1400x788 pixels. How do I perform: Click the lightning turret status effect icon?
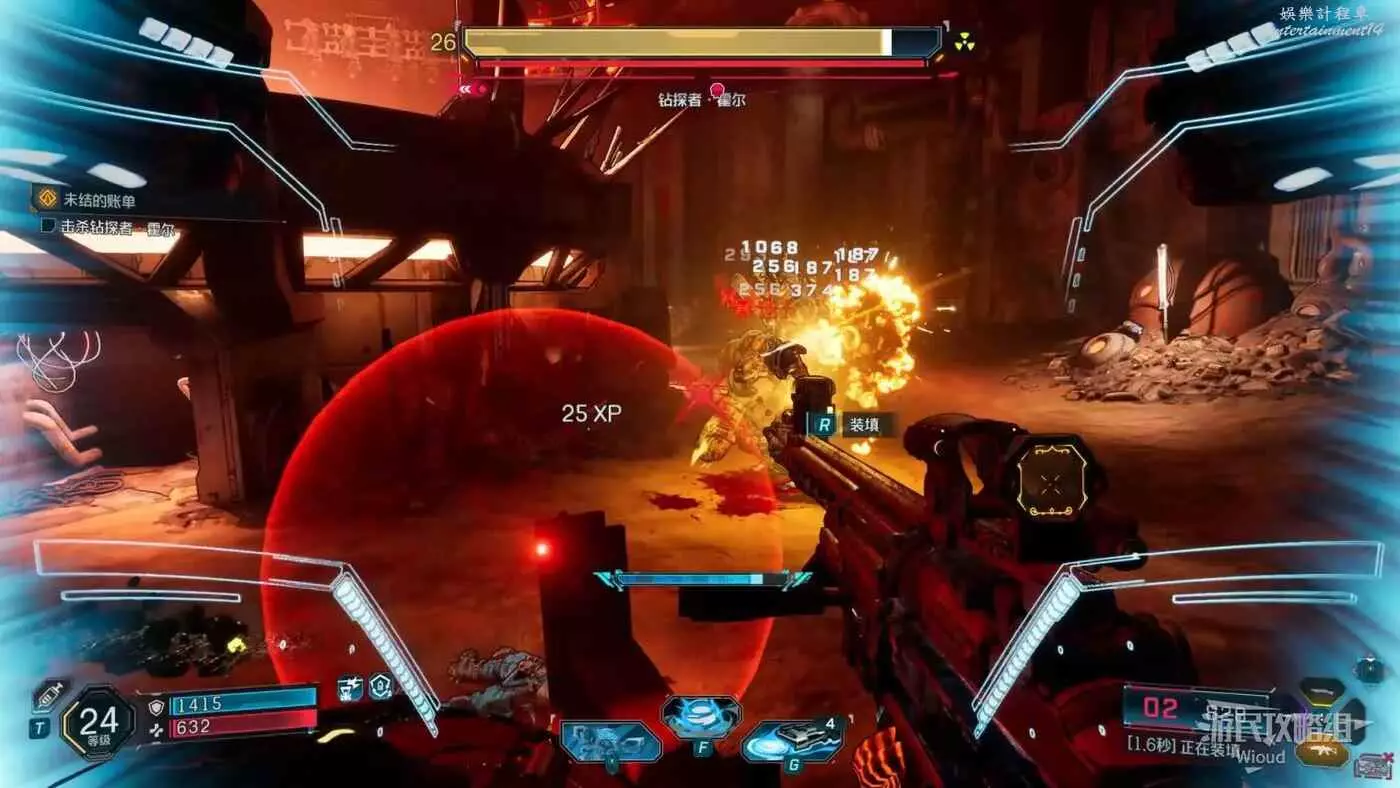tap(350, 687)
